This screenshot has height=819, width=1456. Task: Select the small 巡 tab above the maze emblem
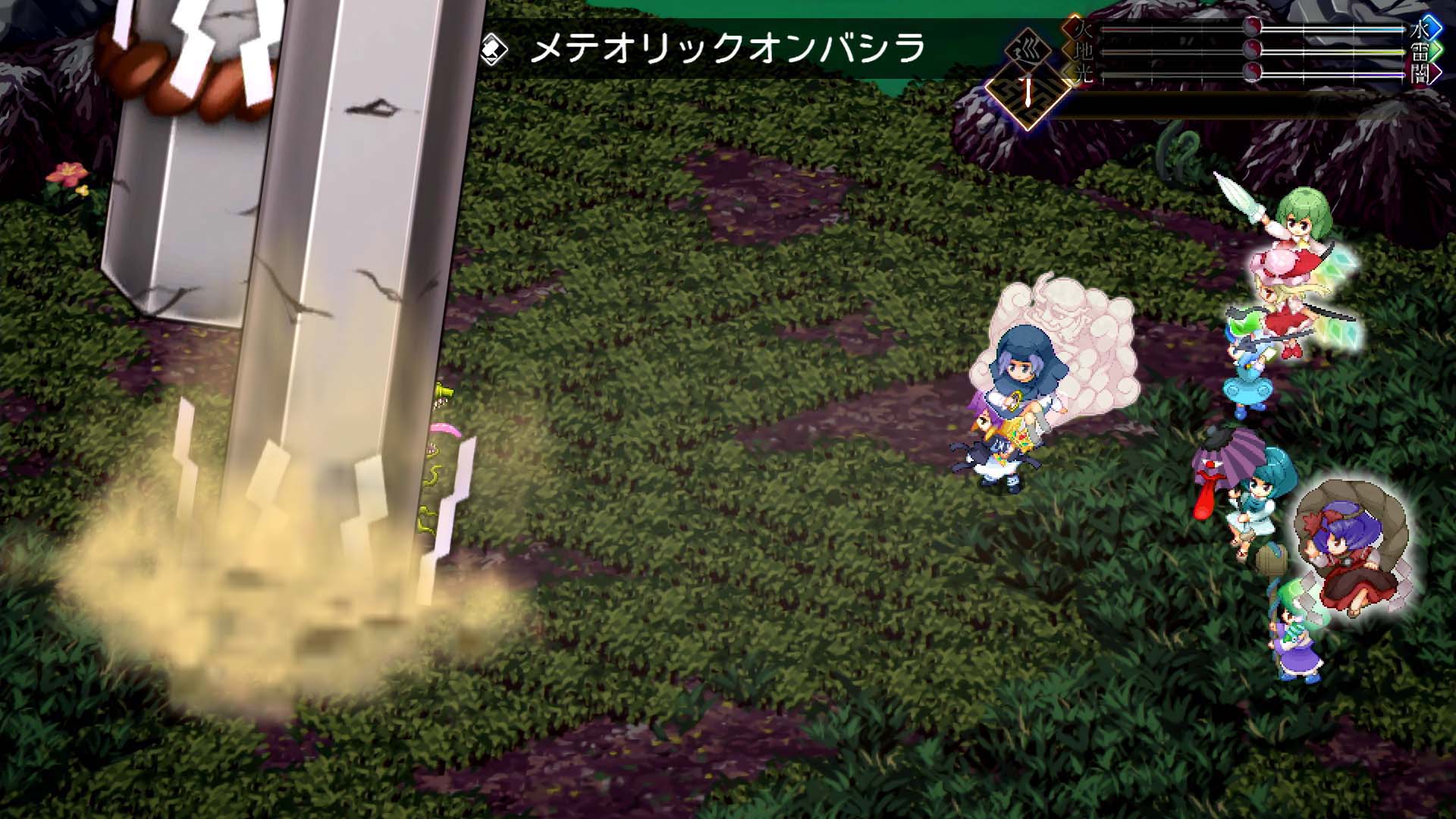click(x=1028, y=47)
